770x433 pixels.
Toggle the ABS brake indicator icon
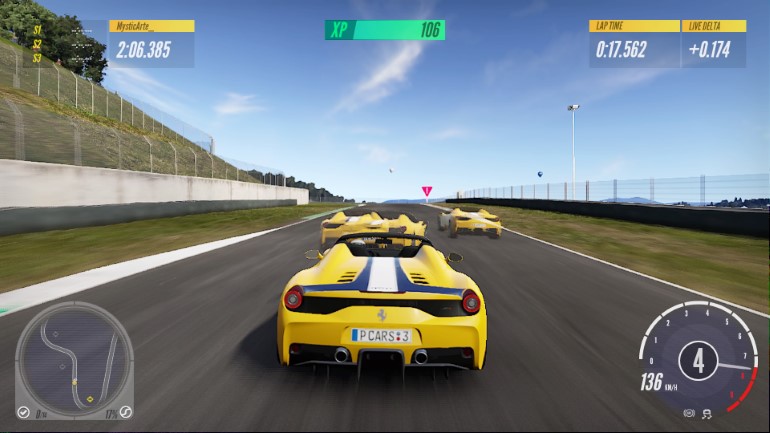point(689,412)
